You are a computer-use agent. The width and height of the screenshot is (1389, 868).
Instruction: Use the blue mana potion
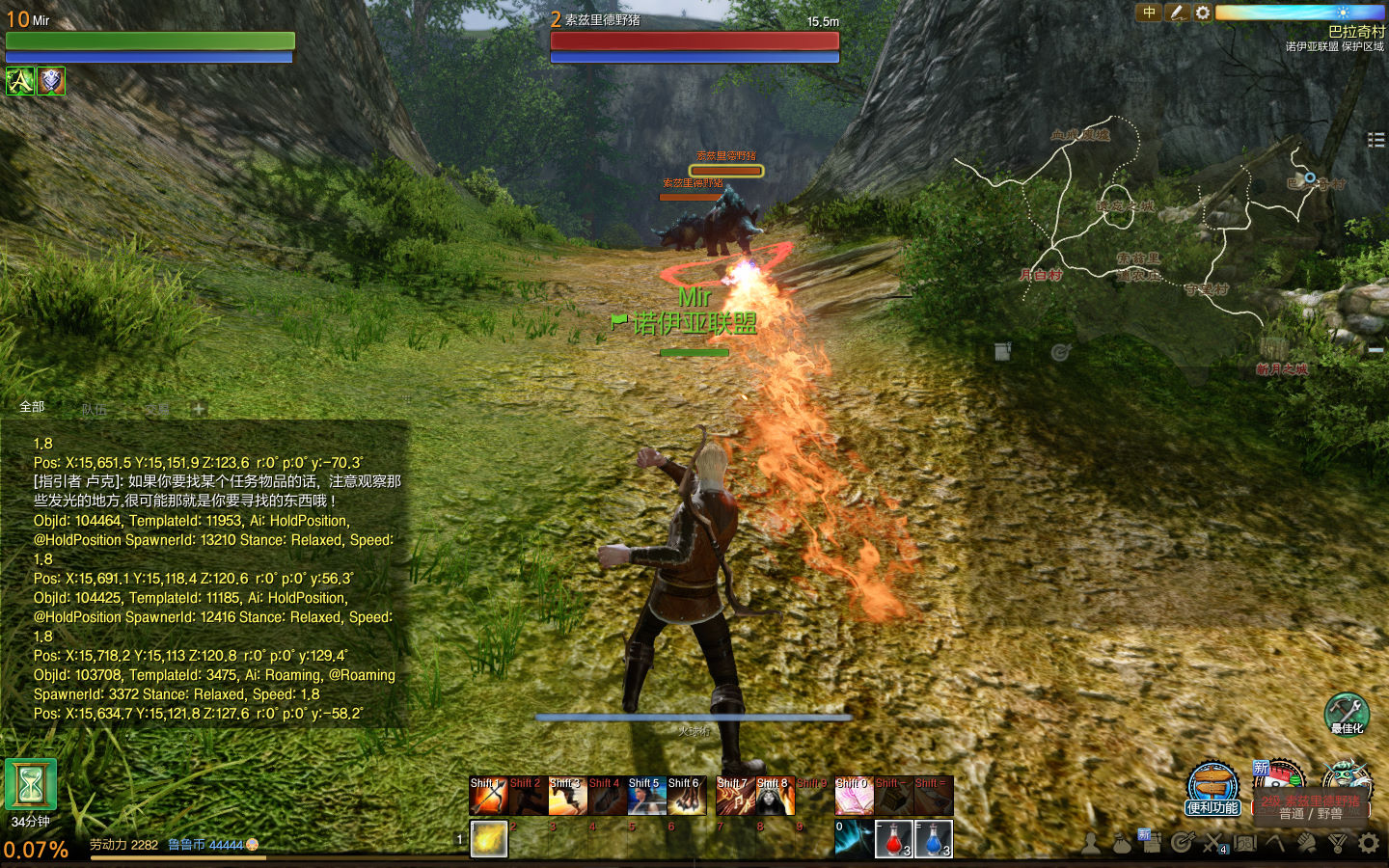[934, 839]
